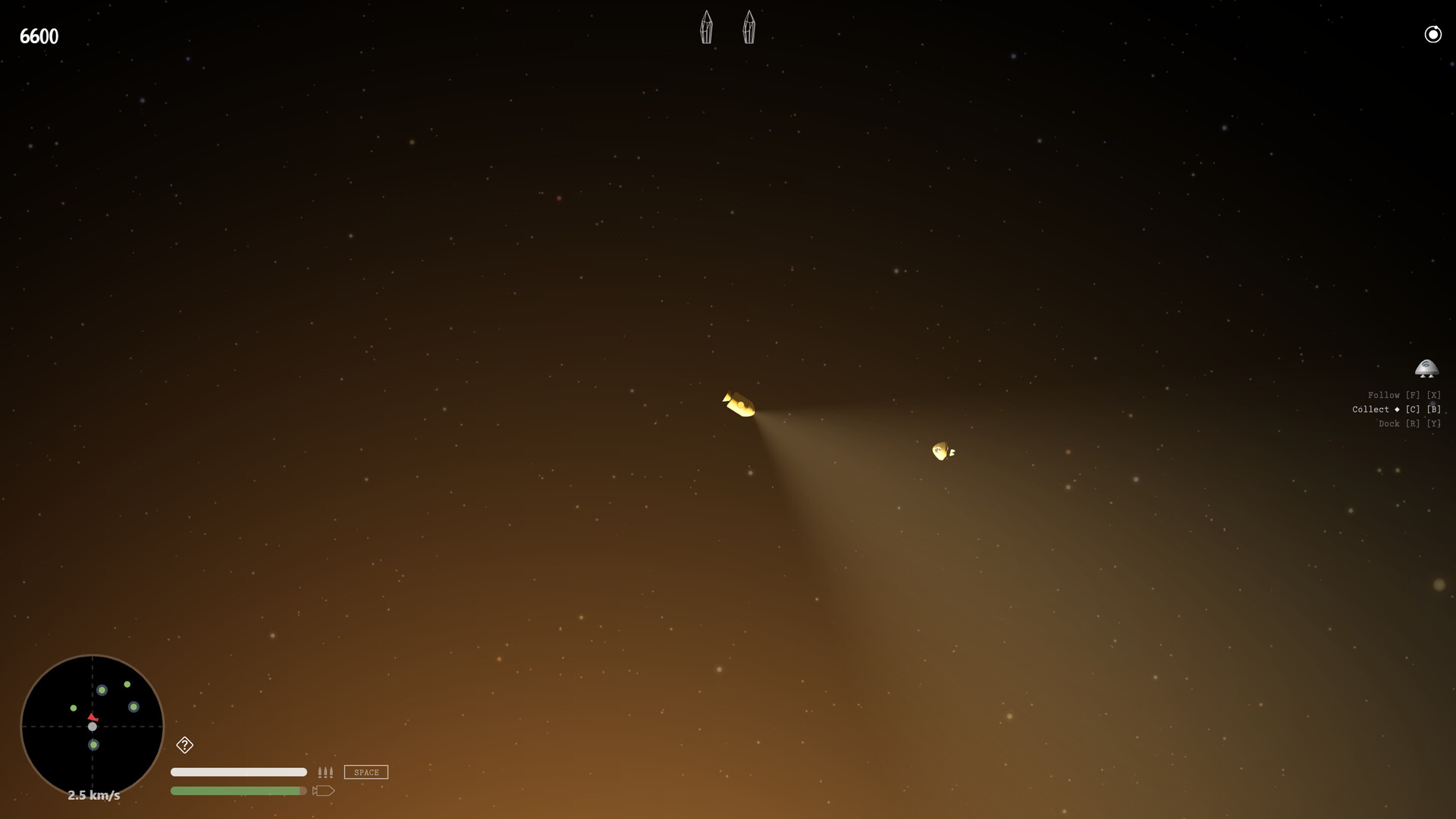1456x819 pixels.
Task: Click the question-mark diamond indicator near the radar
Action: 184,746
